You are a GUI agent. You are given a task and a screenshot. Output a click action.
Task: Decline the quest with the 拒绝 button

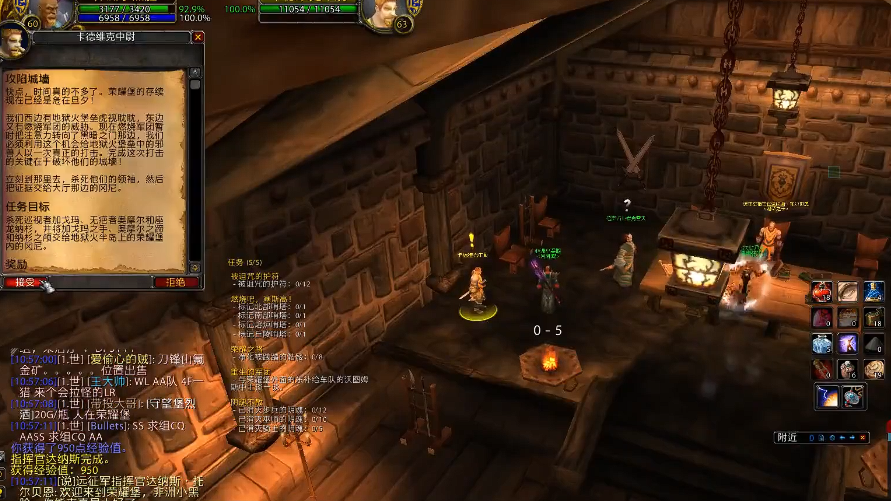click(175, 282)
